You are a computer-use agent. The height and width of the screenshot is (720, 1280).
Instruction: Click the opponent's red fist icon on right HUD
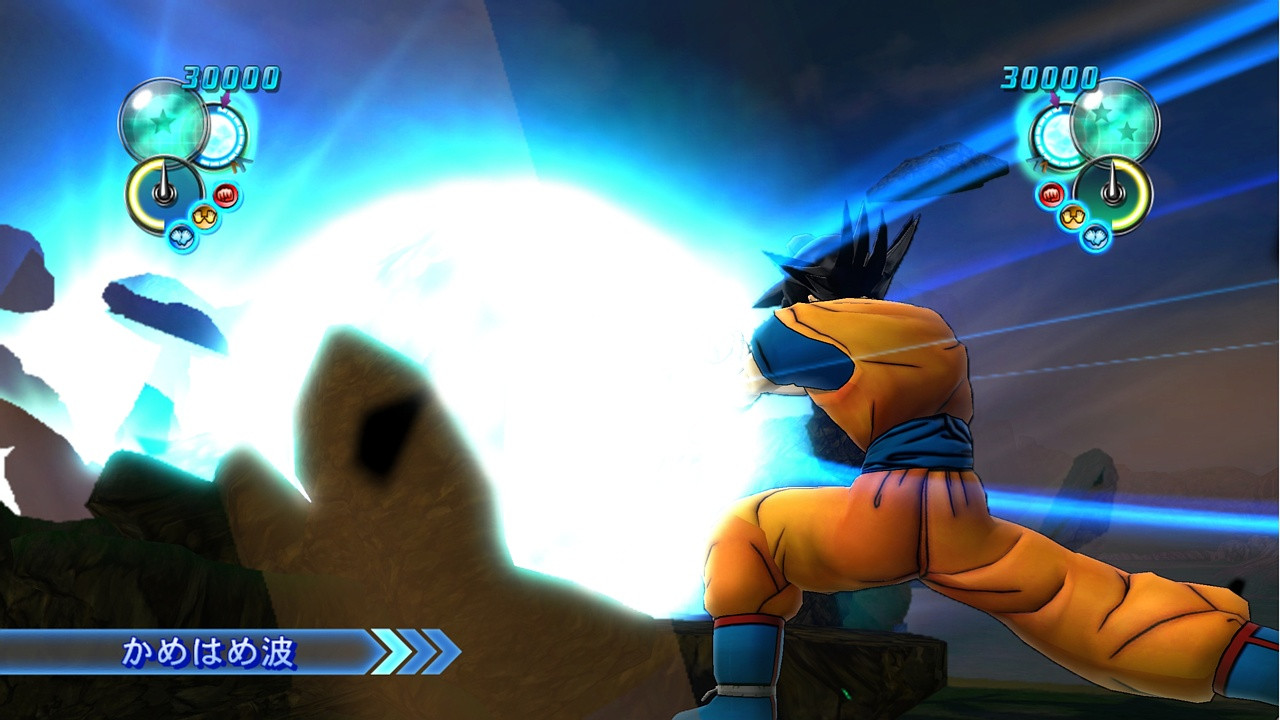click(1051, 193)
